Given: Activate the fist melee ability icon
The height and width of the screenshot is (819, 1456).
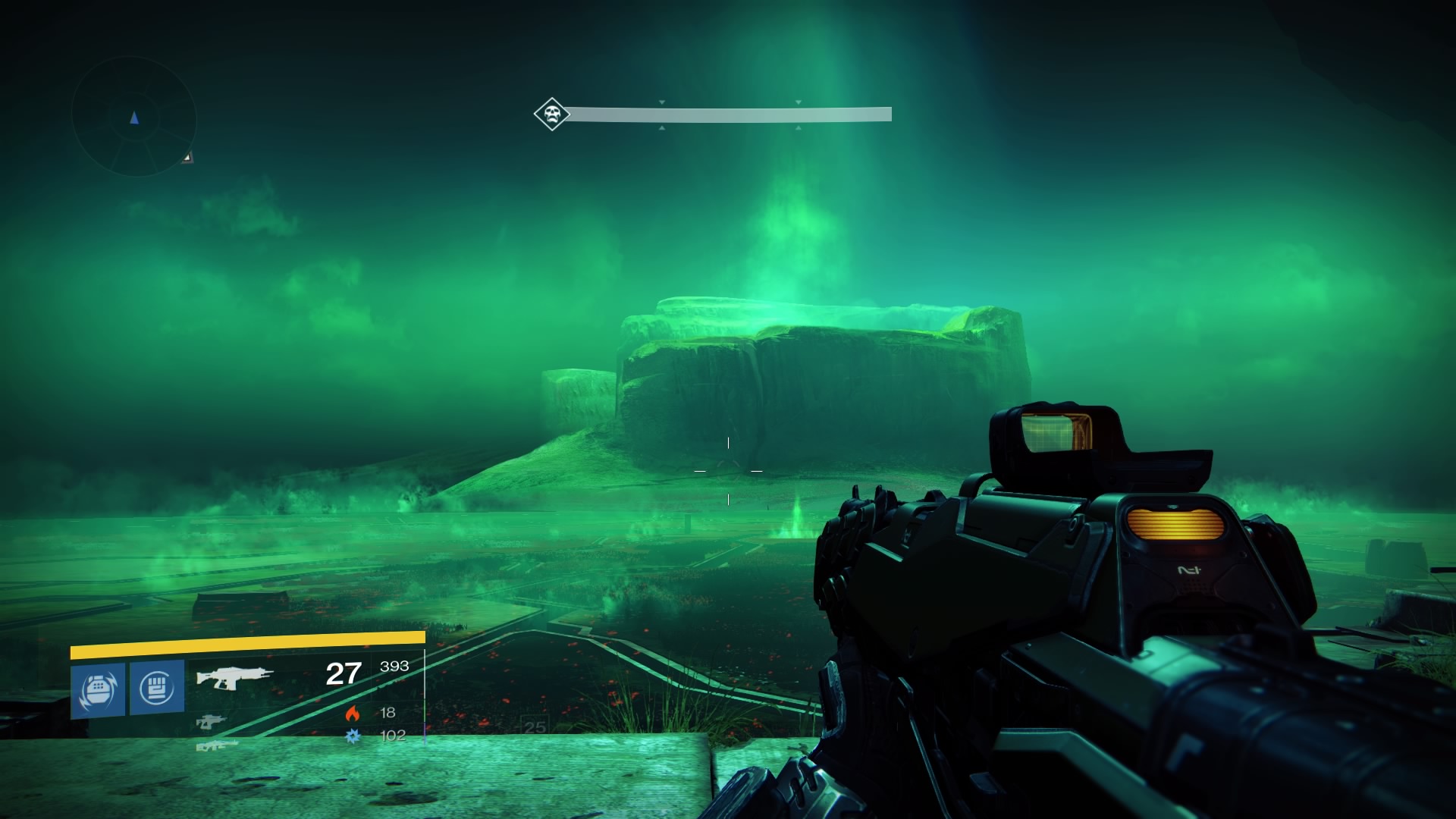Looking at the screenshot, I should pyautogui.click(x=157, y=688).
